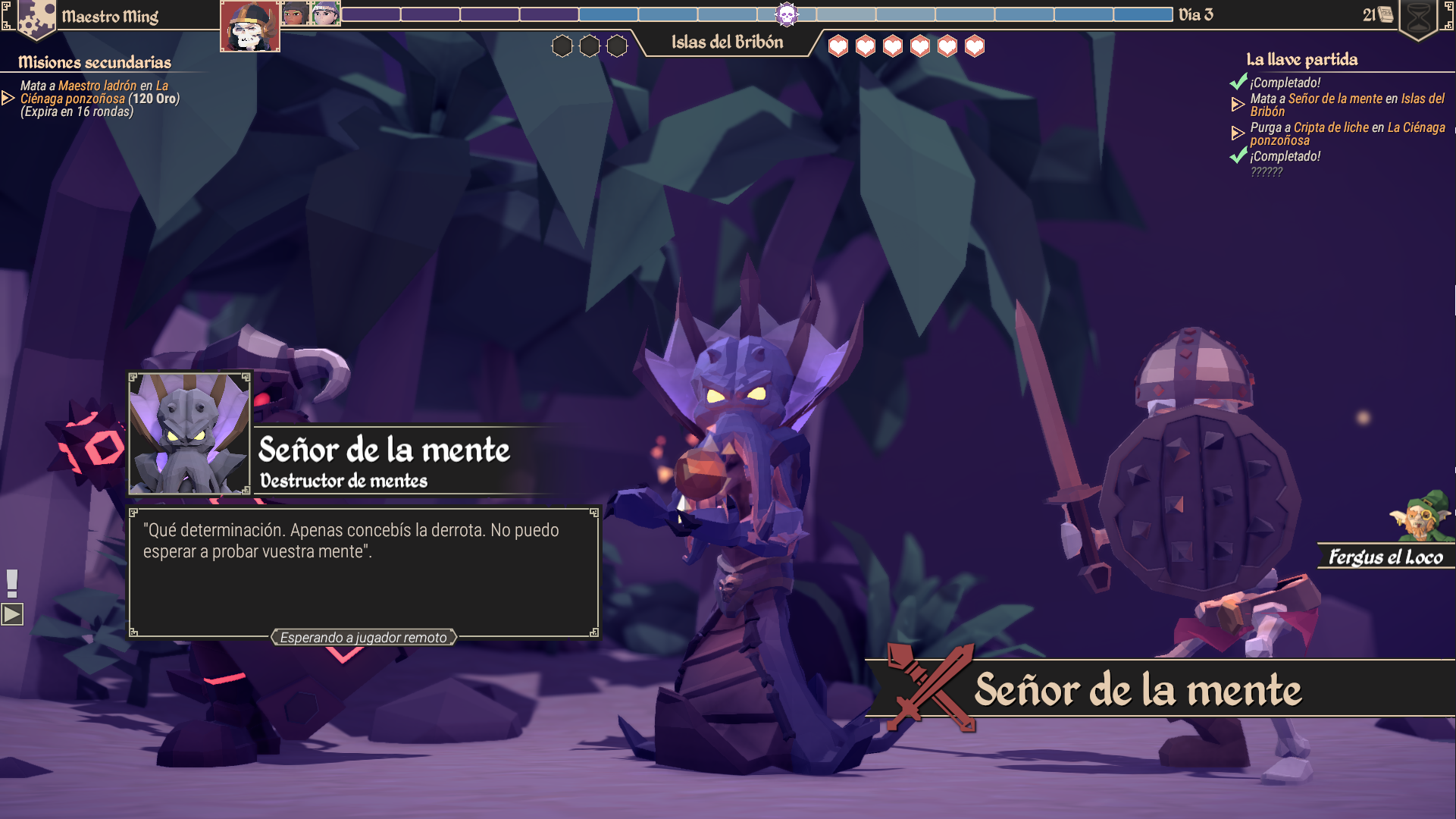
Task: Open the gear menu beside Maestro Ming
Action: (36, 18)
